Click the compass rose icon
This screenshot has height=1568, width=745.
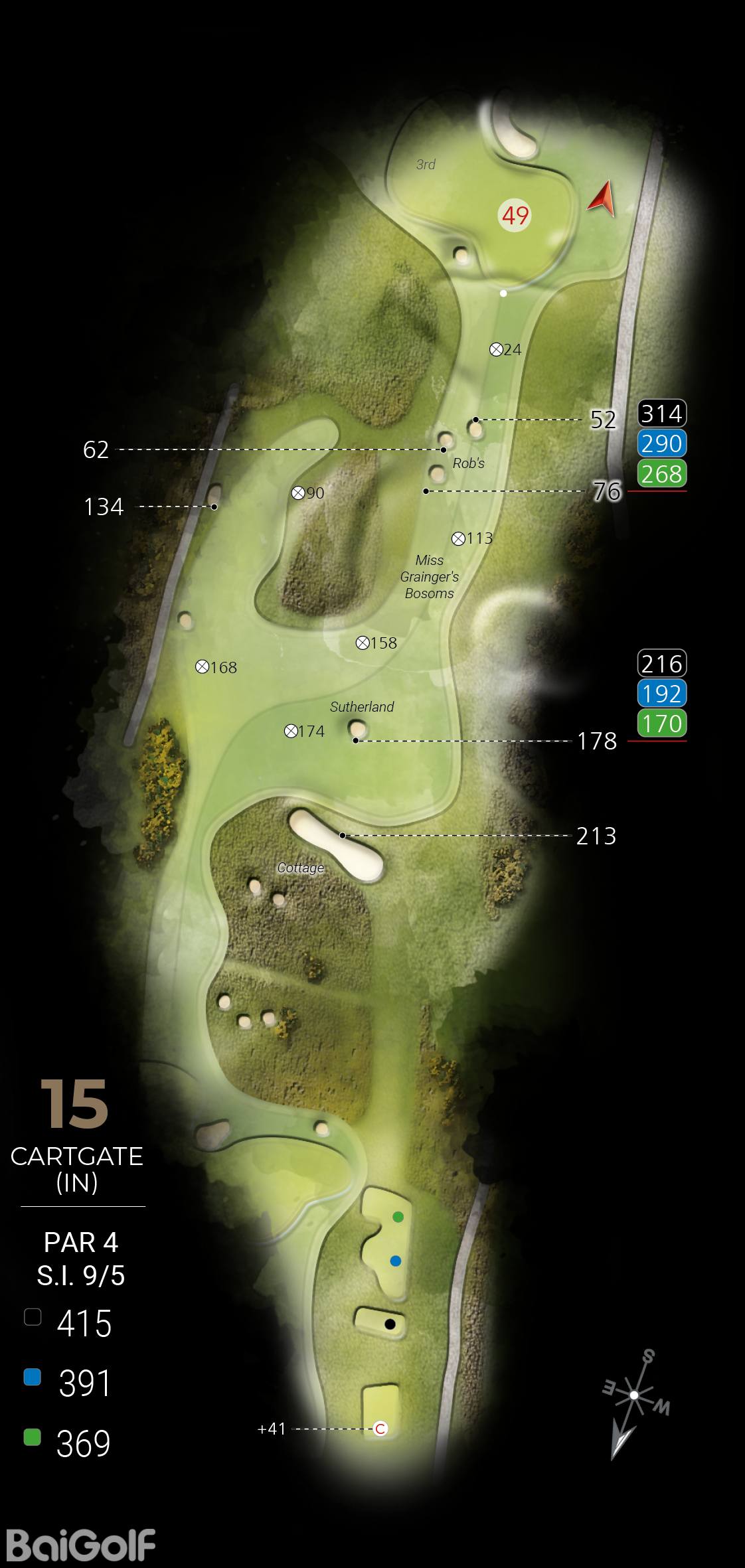pyautogui.click(x=634, y=1395)
